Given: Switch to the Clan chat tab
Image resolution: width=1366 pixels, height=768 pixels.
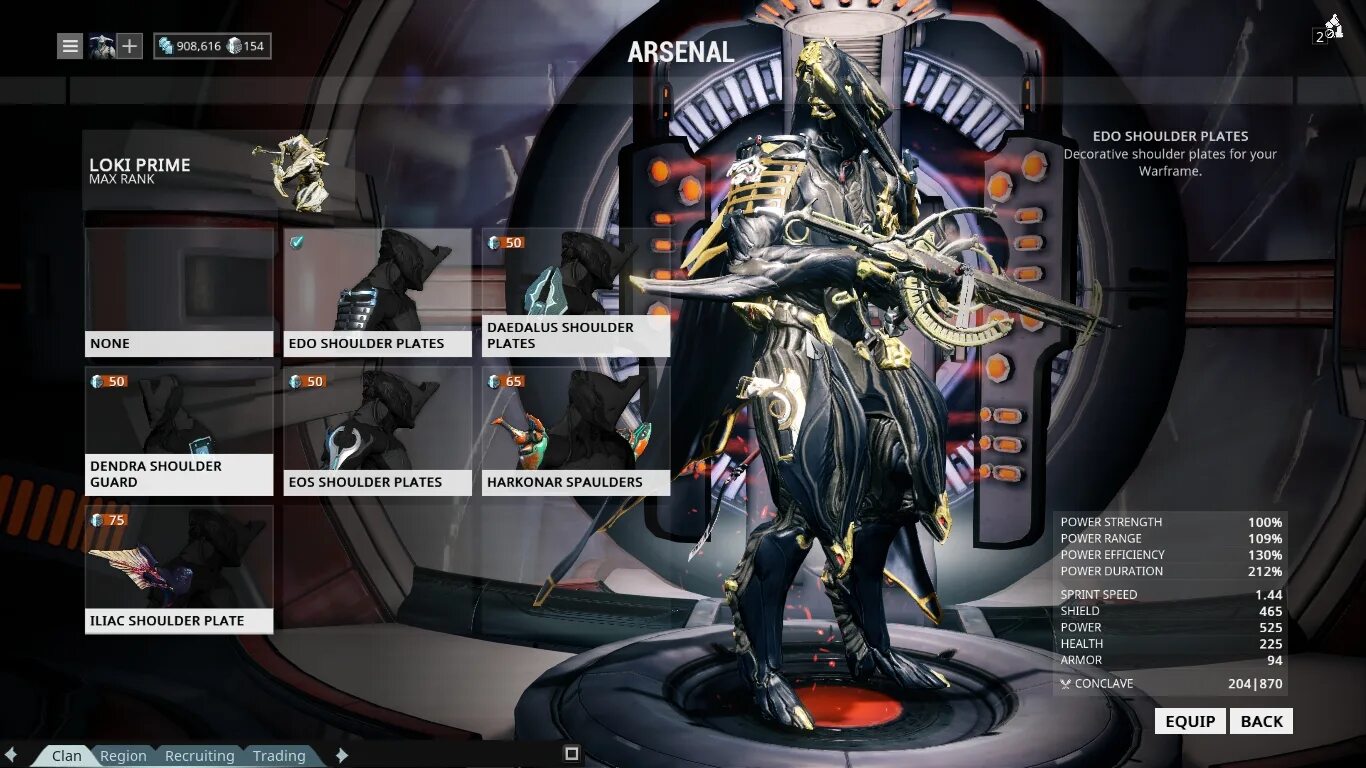Looking at the screenshot, I should tap(67, 756).
